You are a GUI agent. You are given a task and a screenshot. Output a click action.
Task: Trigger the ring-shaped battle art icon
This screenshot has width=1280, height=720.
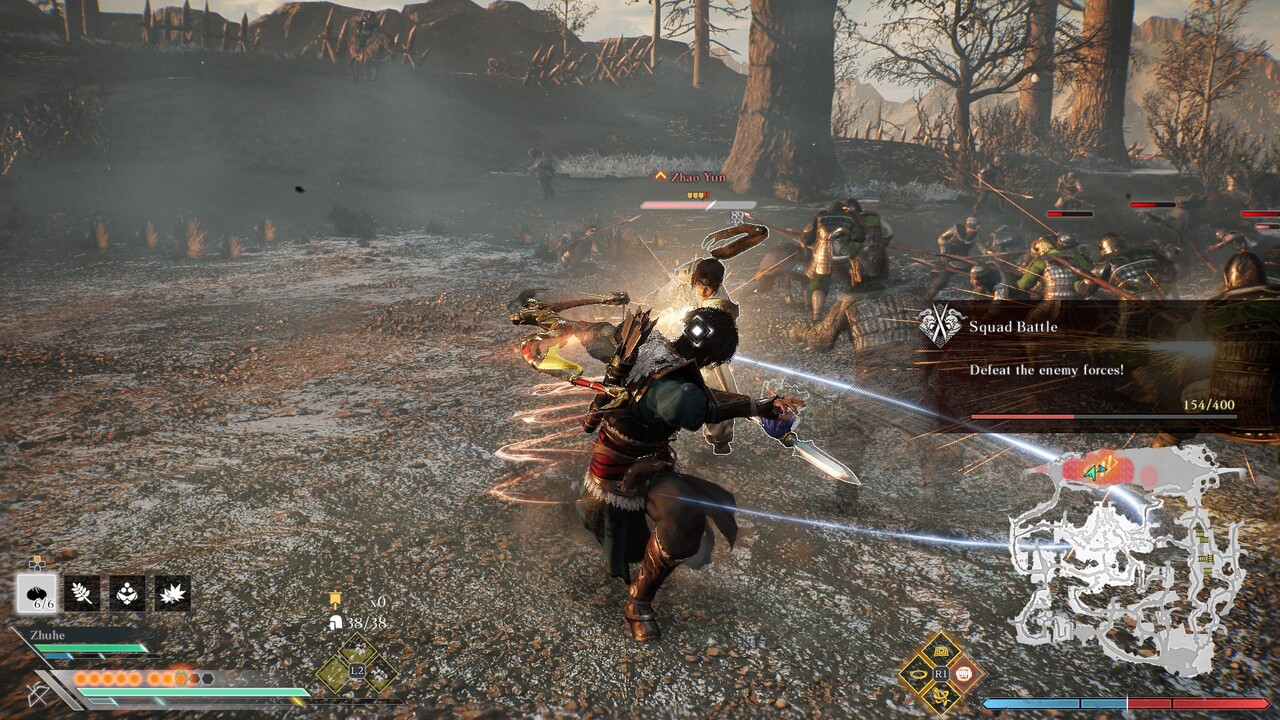[917, 673]
